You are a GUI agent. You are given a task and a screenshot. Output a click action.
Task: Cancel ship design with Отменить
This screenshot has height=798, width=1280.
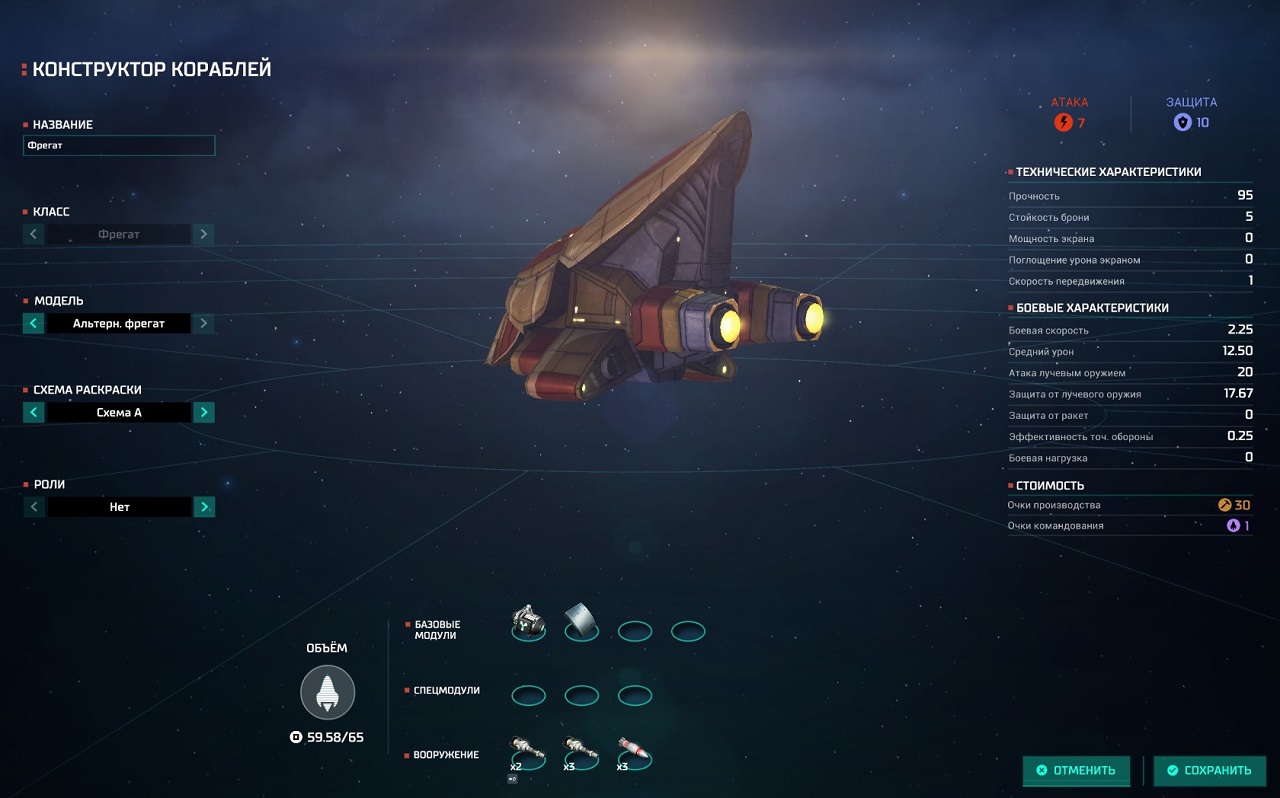[1076, 770]
